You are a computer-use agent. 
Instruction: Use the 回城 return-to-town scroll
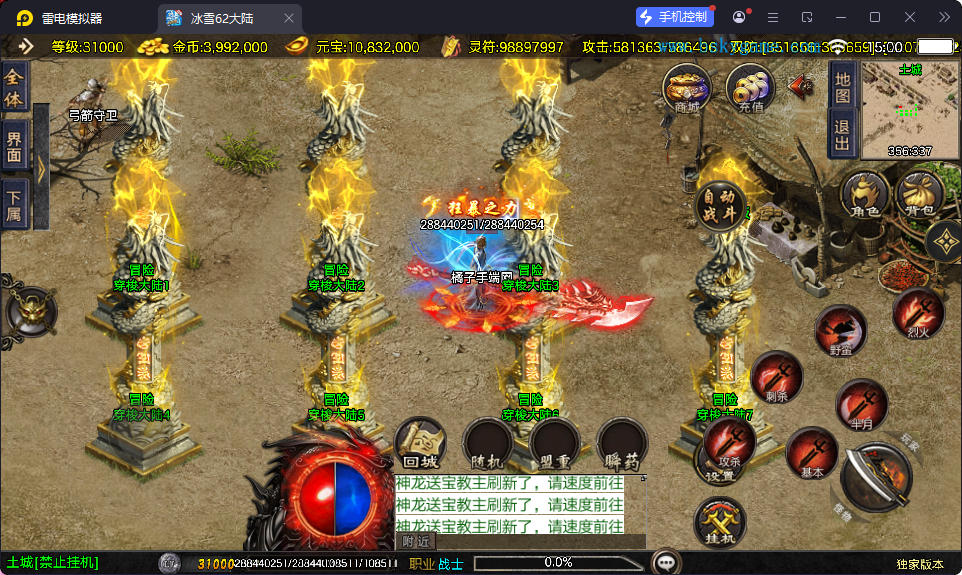tap(420, 443)
